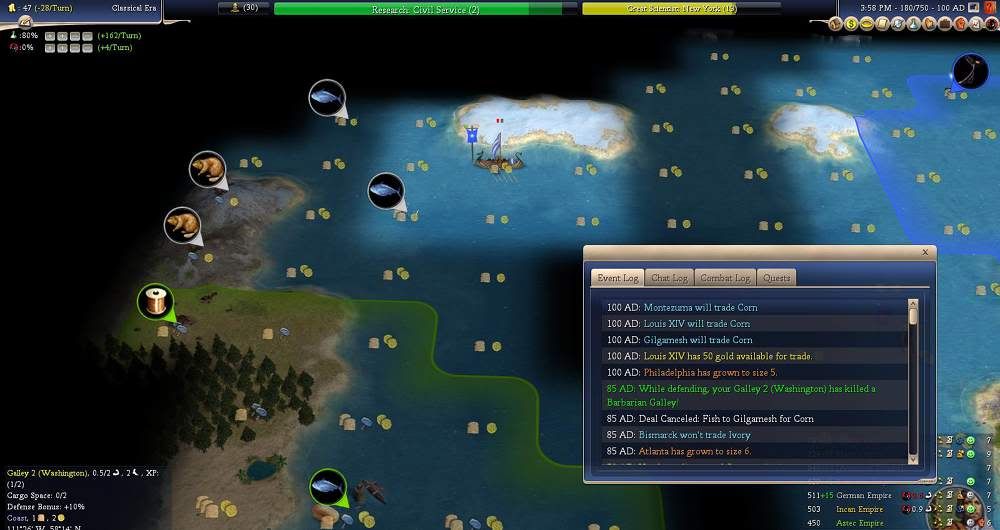Screen dimensions: 1000x530
Task: Select the Galley unit with the flag
Action: point(496,156)
